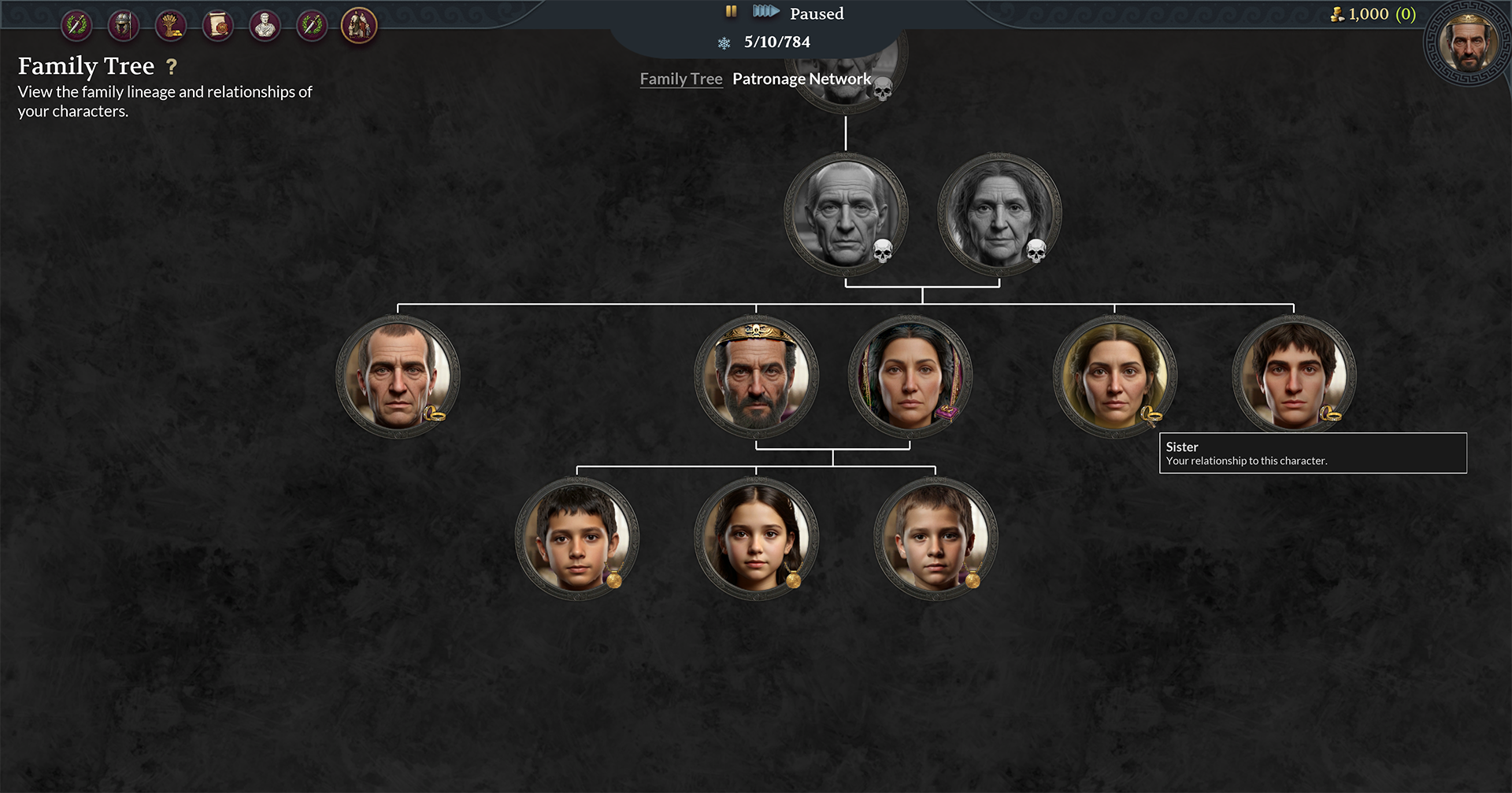The height and width of the screenshot is (793, 1512).
Task: Open the Family Tree help question mark
Action: (x=172, y=68)
